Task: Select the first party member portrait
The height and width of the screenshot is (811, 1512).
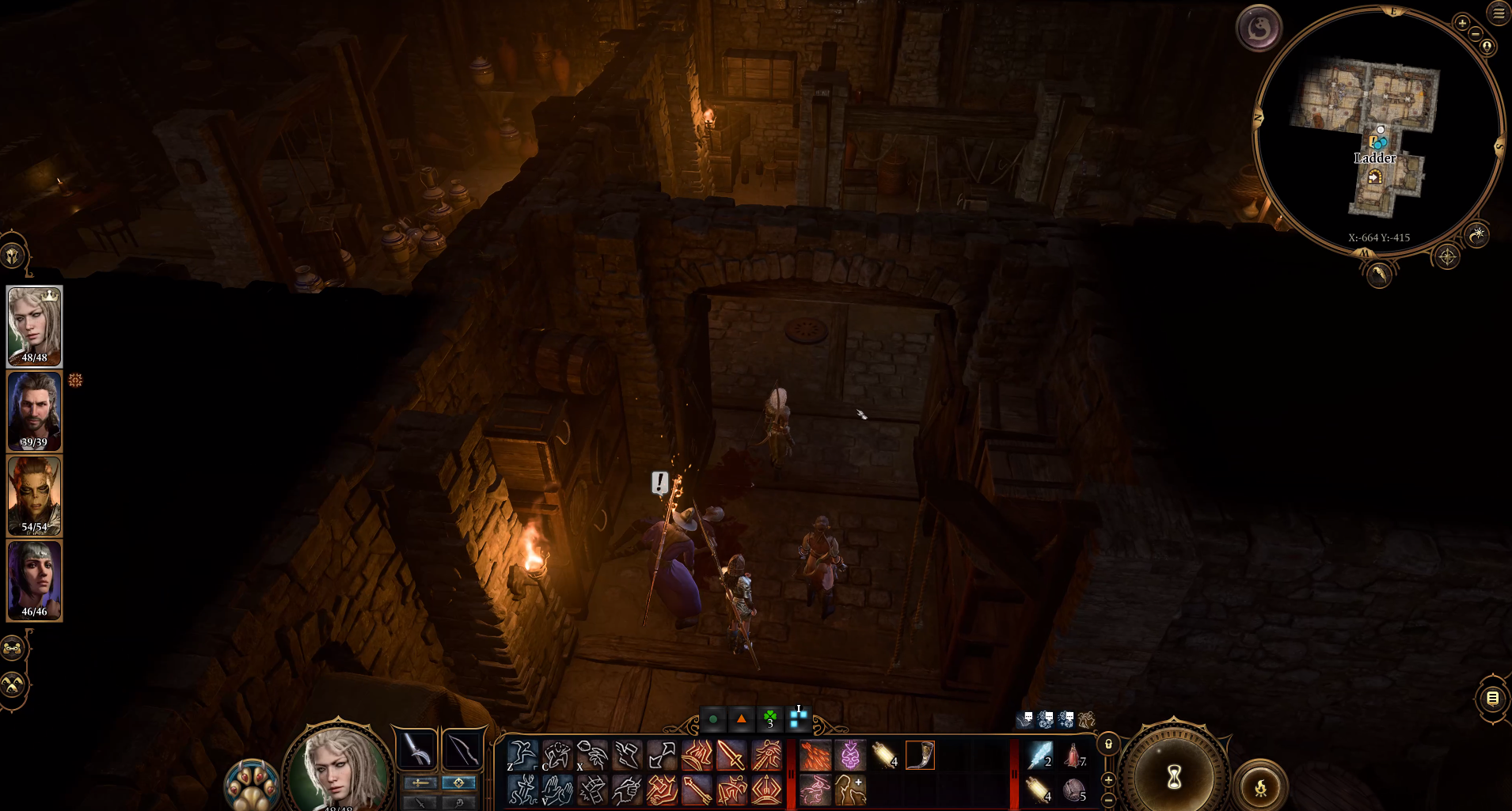Action: pos(34,325)
